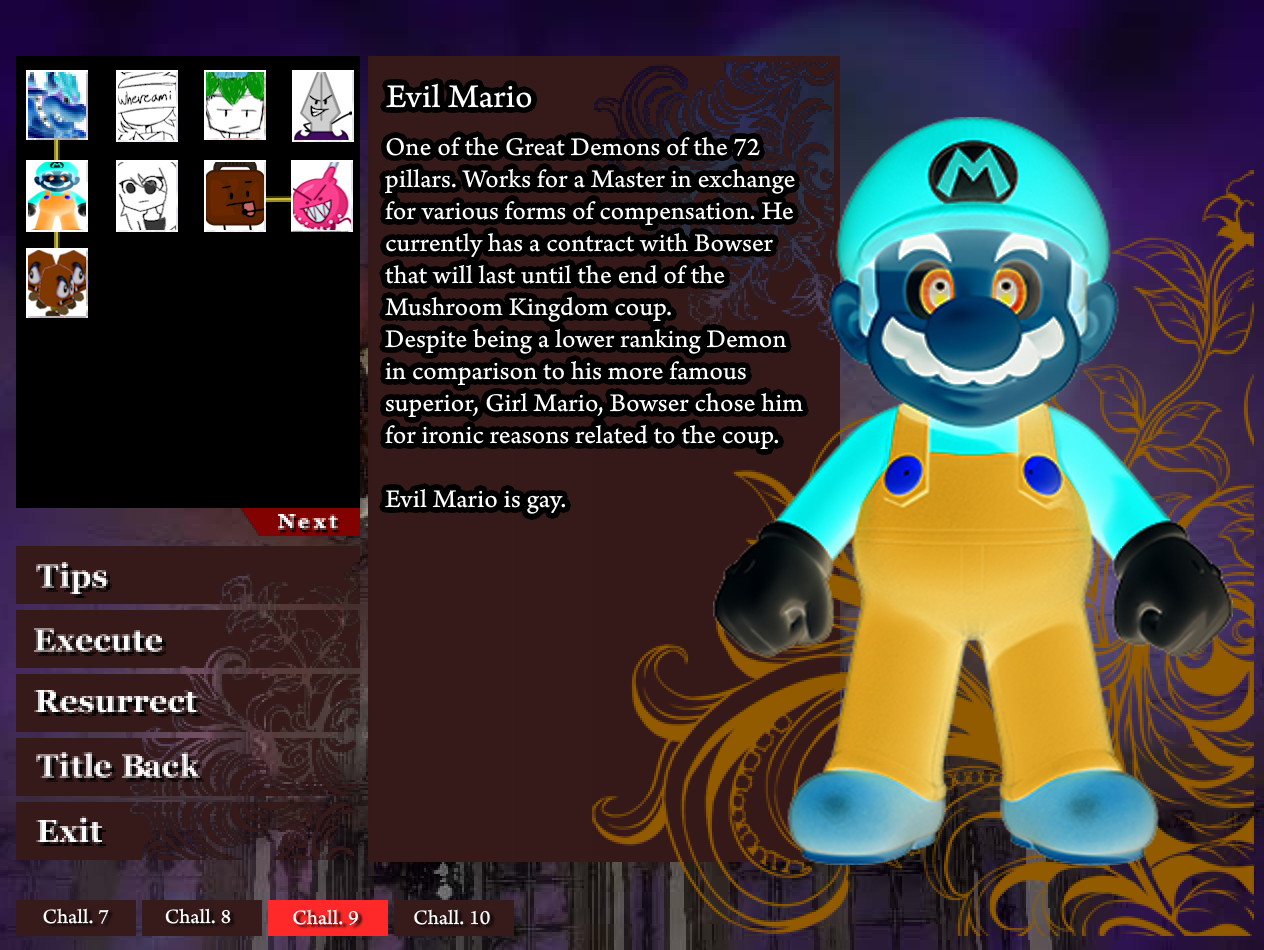The height and width of the screenshot is (950, 1264).
Task: Exit the game from the menu
Action: (70, 831)
